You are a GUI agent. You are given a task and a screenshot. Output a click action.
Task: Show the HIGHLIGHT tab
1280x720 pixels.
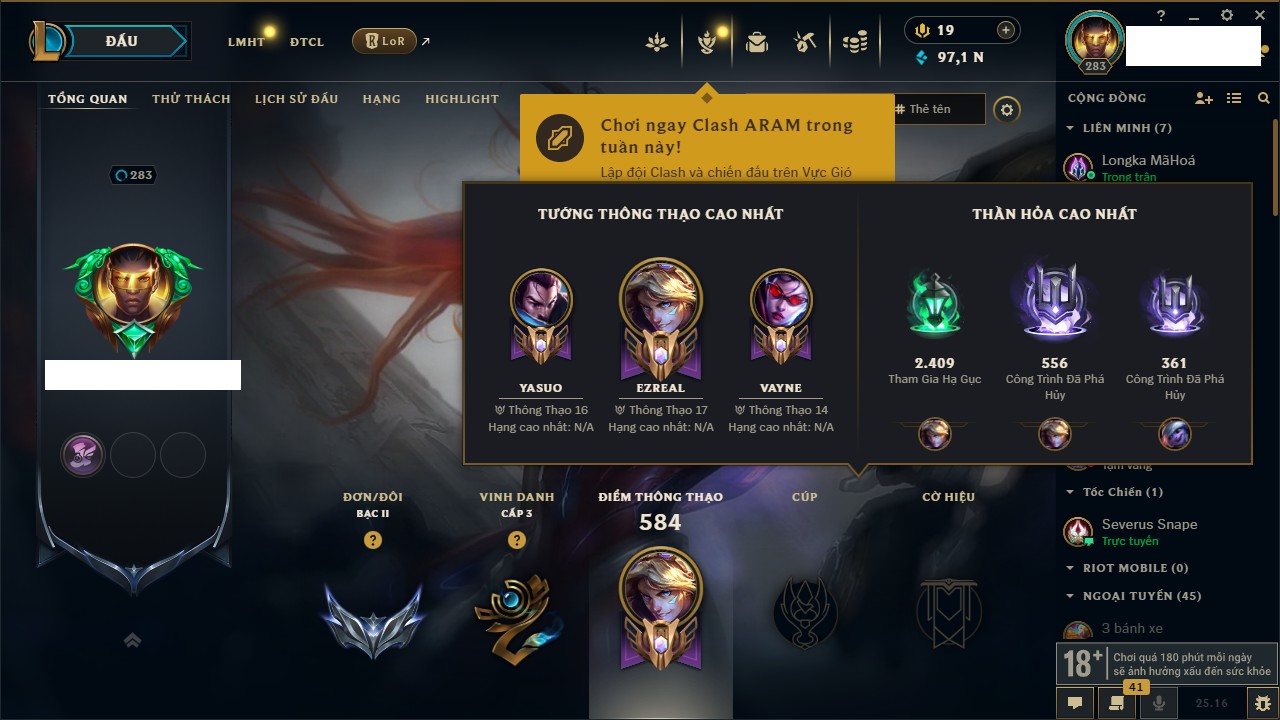point(461,99)
